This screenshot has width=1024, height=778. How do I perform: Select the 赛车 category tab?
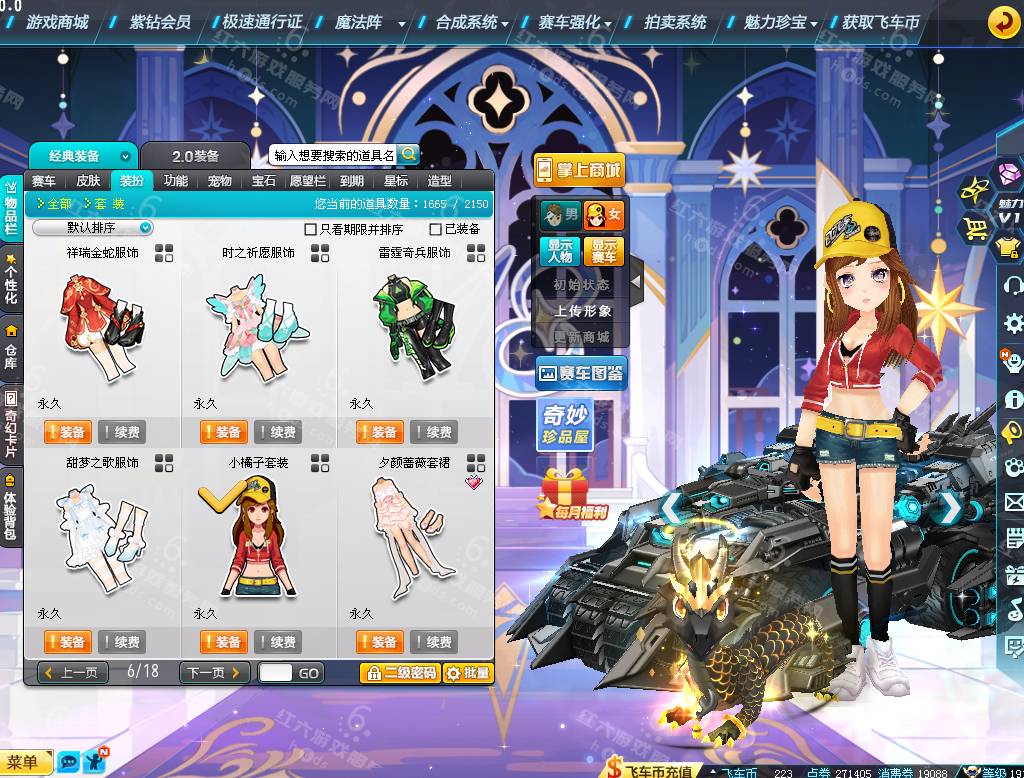pyautogui.click(x=44, y=181)
